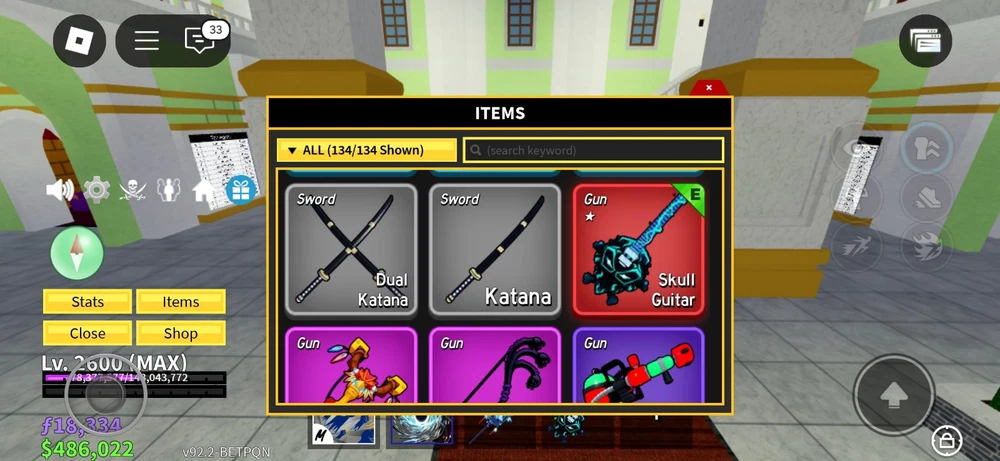Close the Items window with red X
The height and width of the screenshot is (461, 1000).
click(709, 88)
